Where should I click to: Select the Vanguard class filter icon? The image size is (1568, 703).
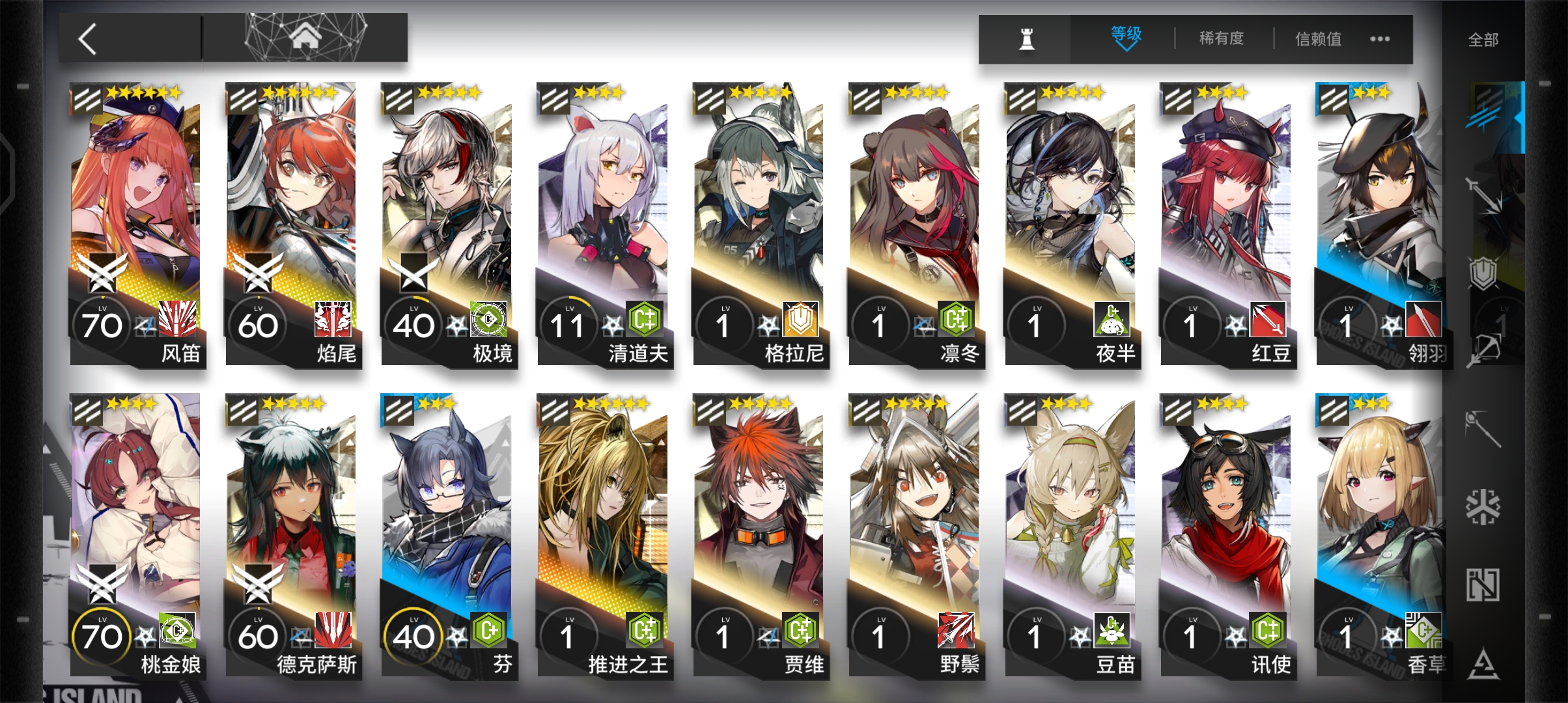[1483, 117]
